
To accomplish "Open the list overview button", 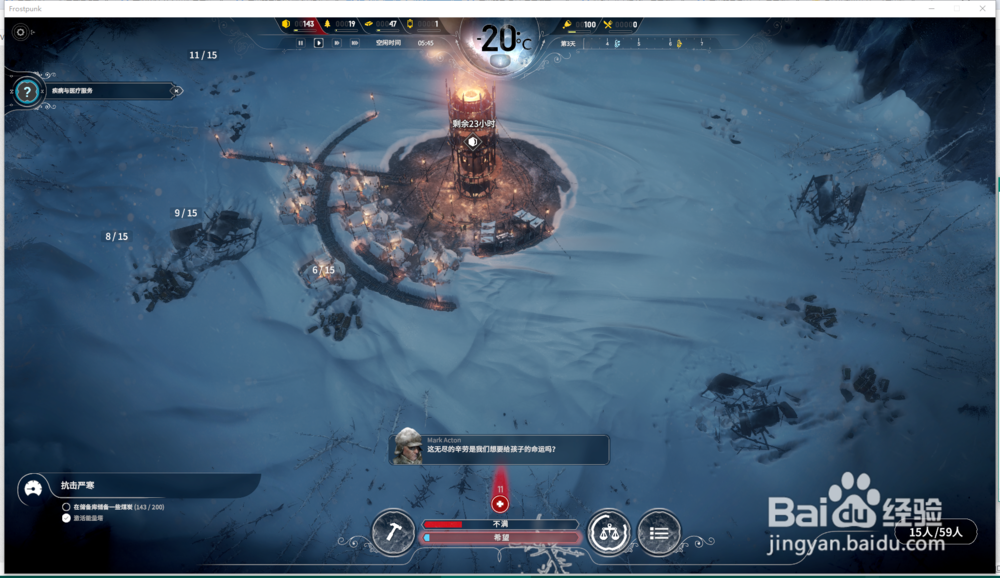I will [659, 532].
